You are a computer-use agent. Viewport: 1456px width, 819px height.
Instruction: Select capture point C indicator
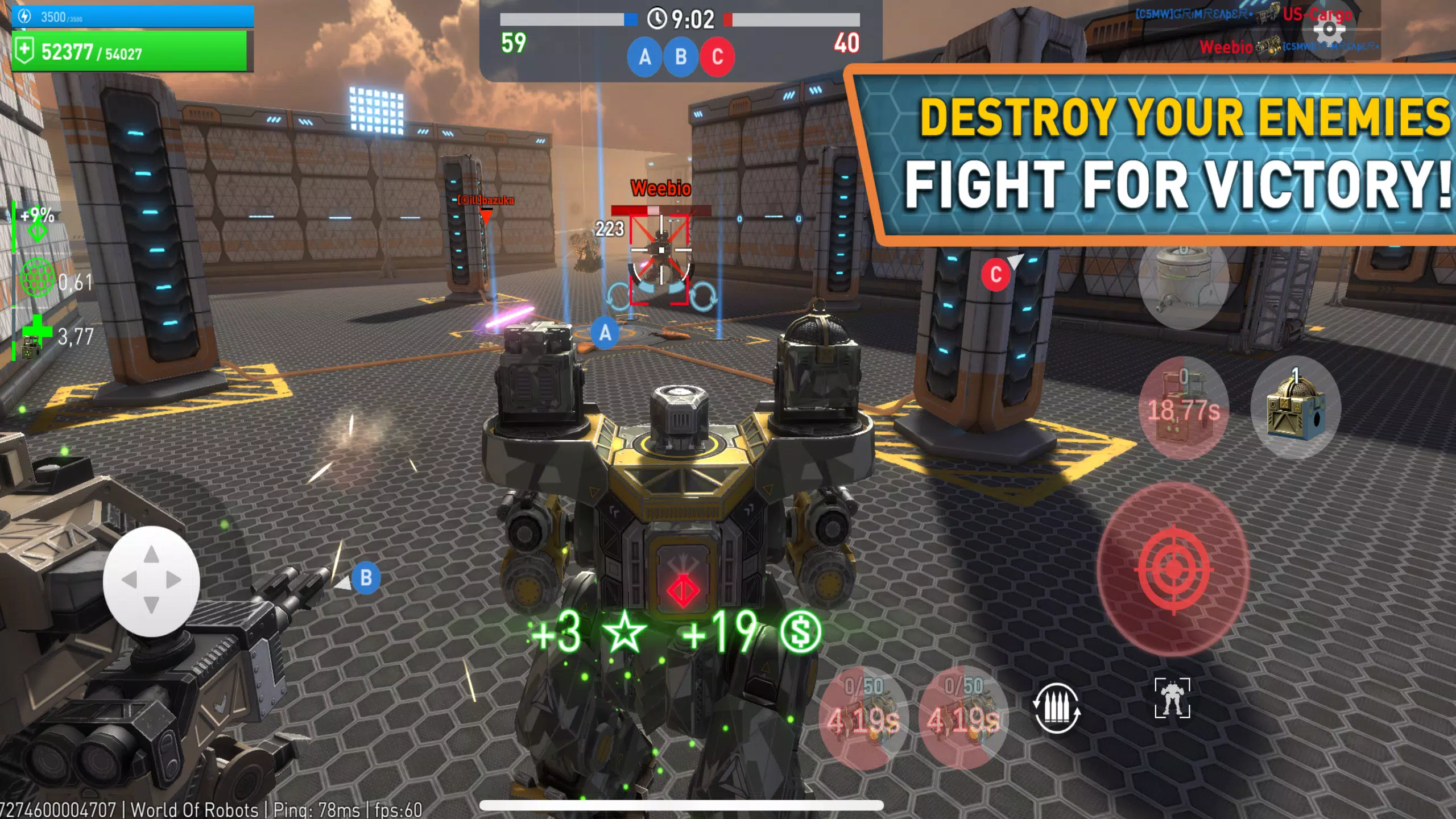click(717, 56)
